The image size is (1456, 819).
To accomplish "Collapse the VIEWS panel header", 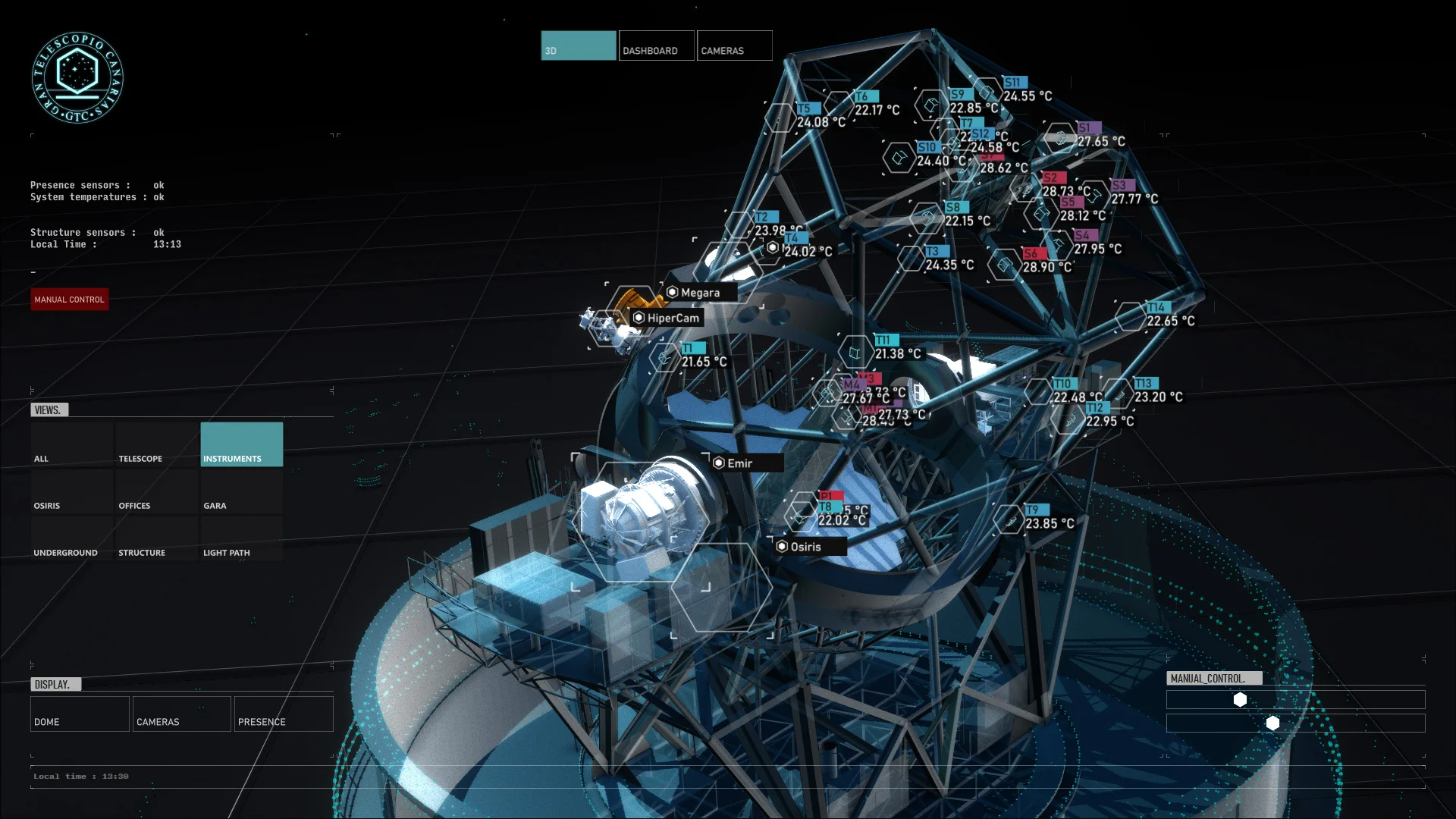I will pos(50,409).
